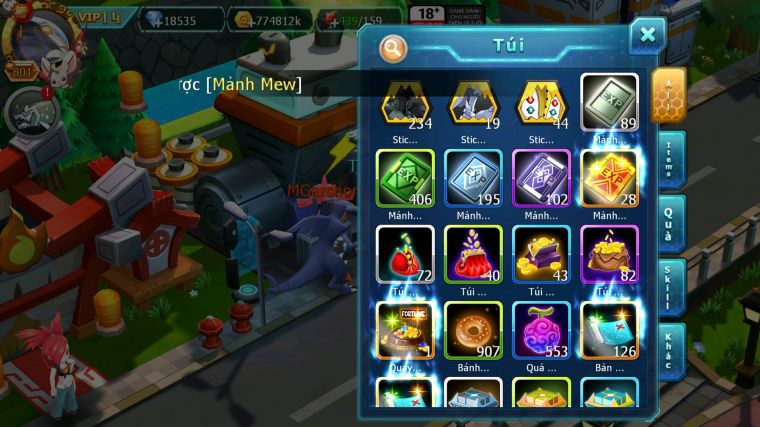Viewport: 760px width, 427px height.
Task: Select the gray EXP card with 89
Action: (x=608, y=102)
